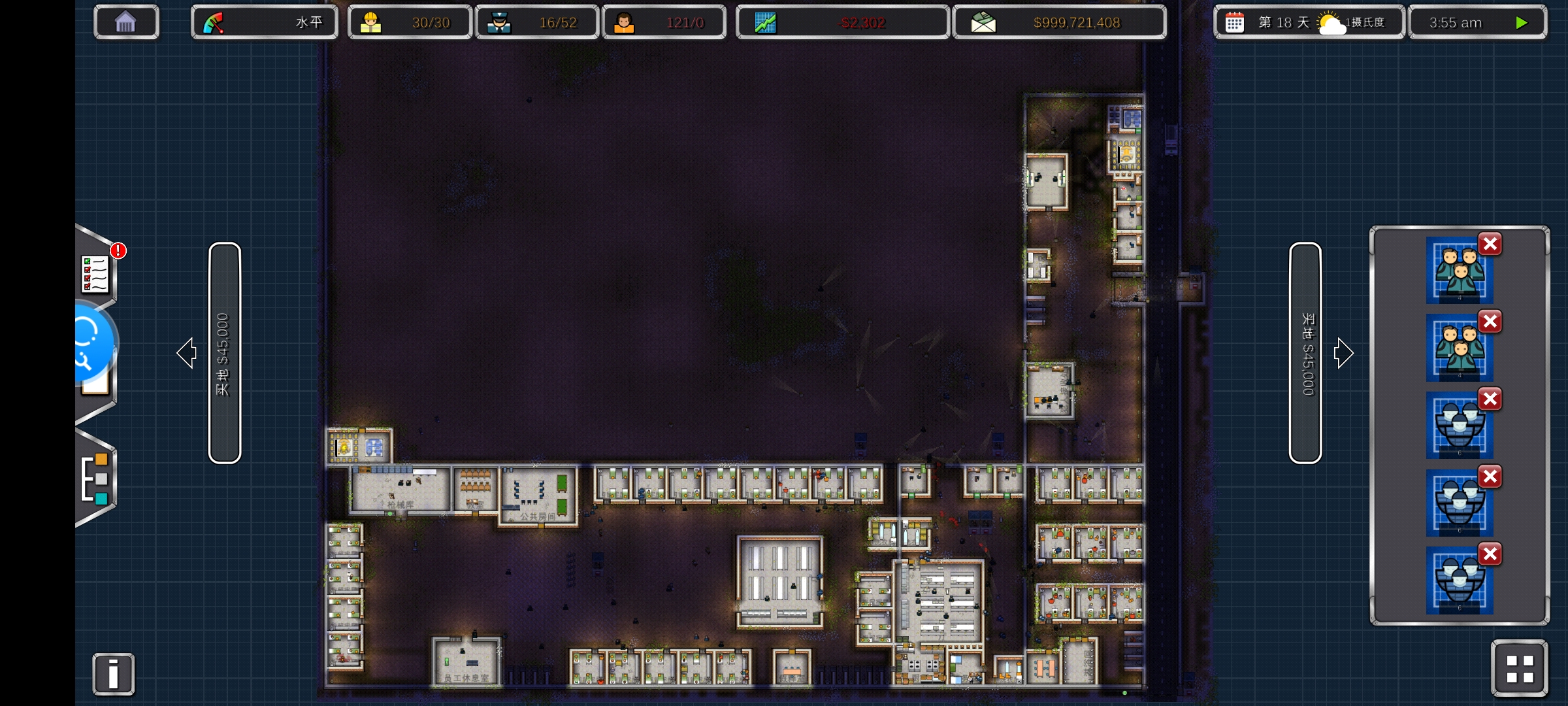Select the right-pointing expansion arrow
The width and height of the screenshot is (1568, 706).
pyautogui.click(x=1343, y=353)
